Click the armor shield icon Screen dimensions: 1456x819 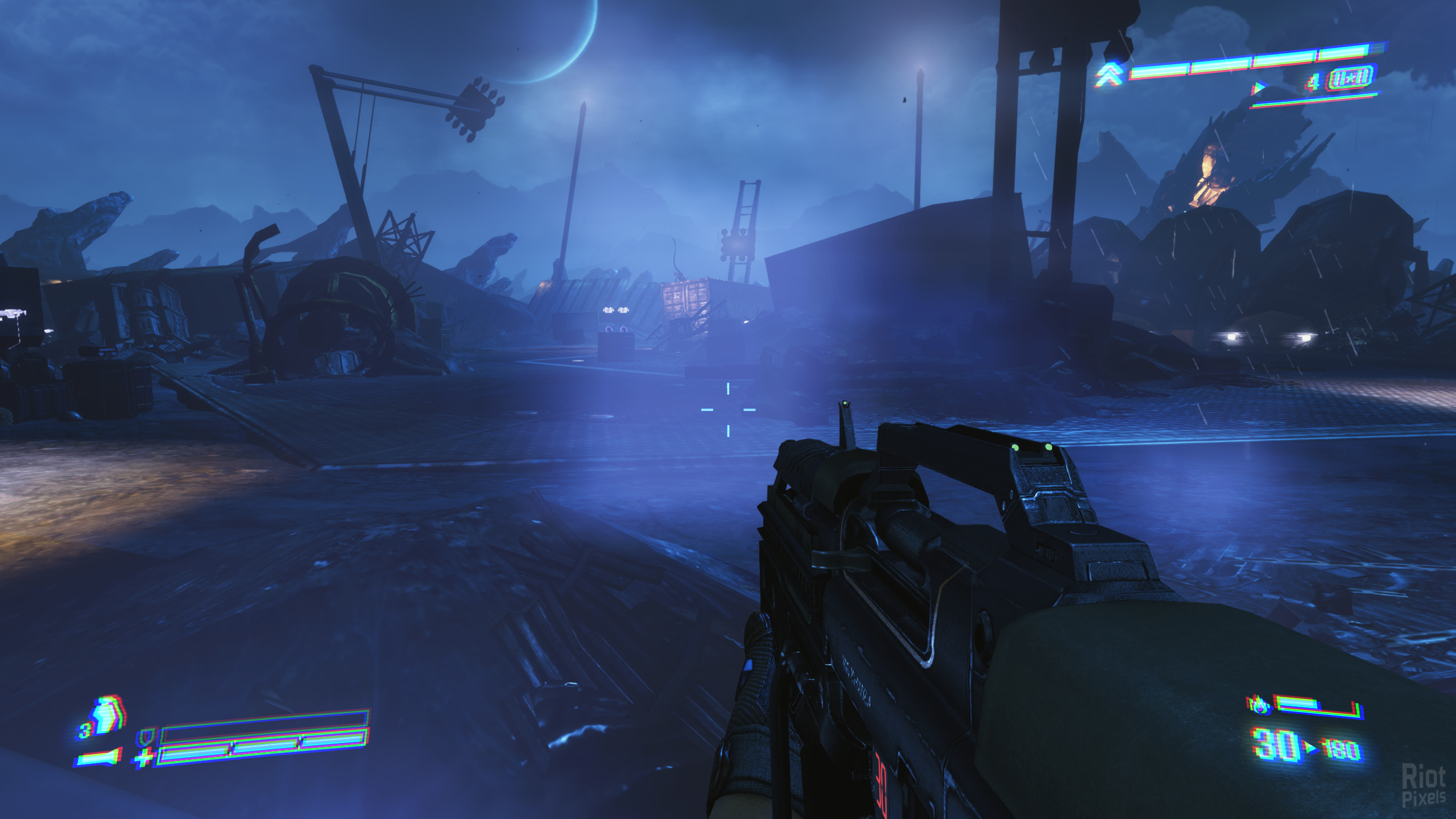[147, 737]
